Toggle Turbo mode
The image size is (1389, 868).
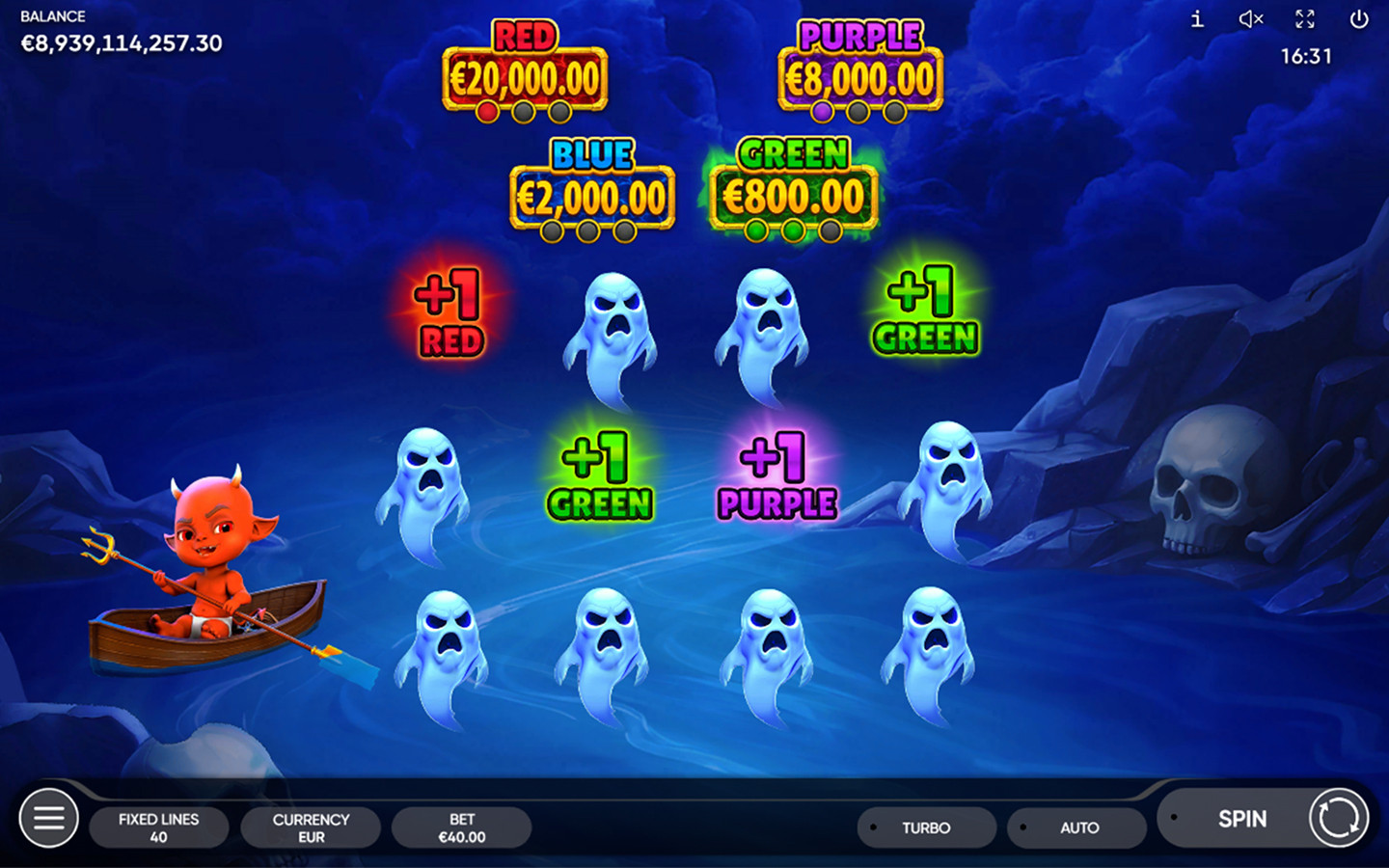926,827
